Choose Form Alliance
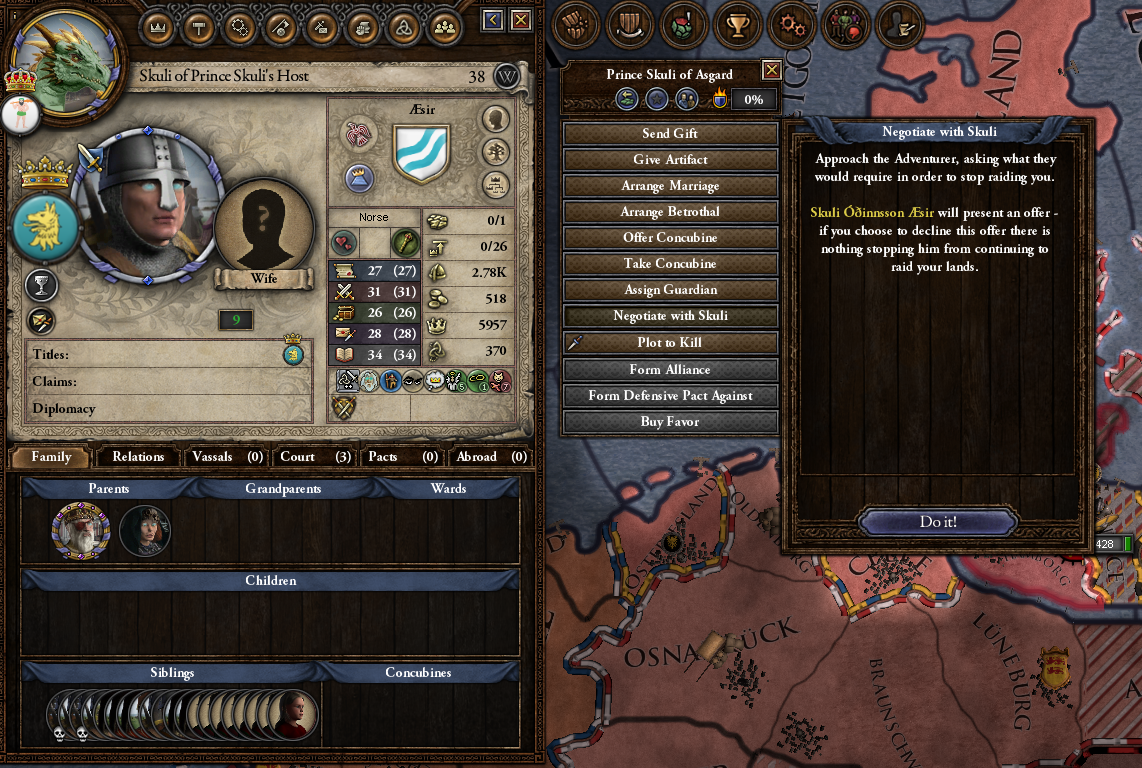This screenshot has height=768, width=1142. coord(670,370)
